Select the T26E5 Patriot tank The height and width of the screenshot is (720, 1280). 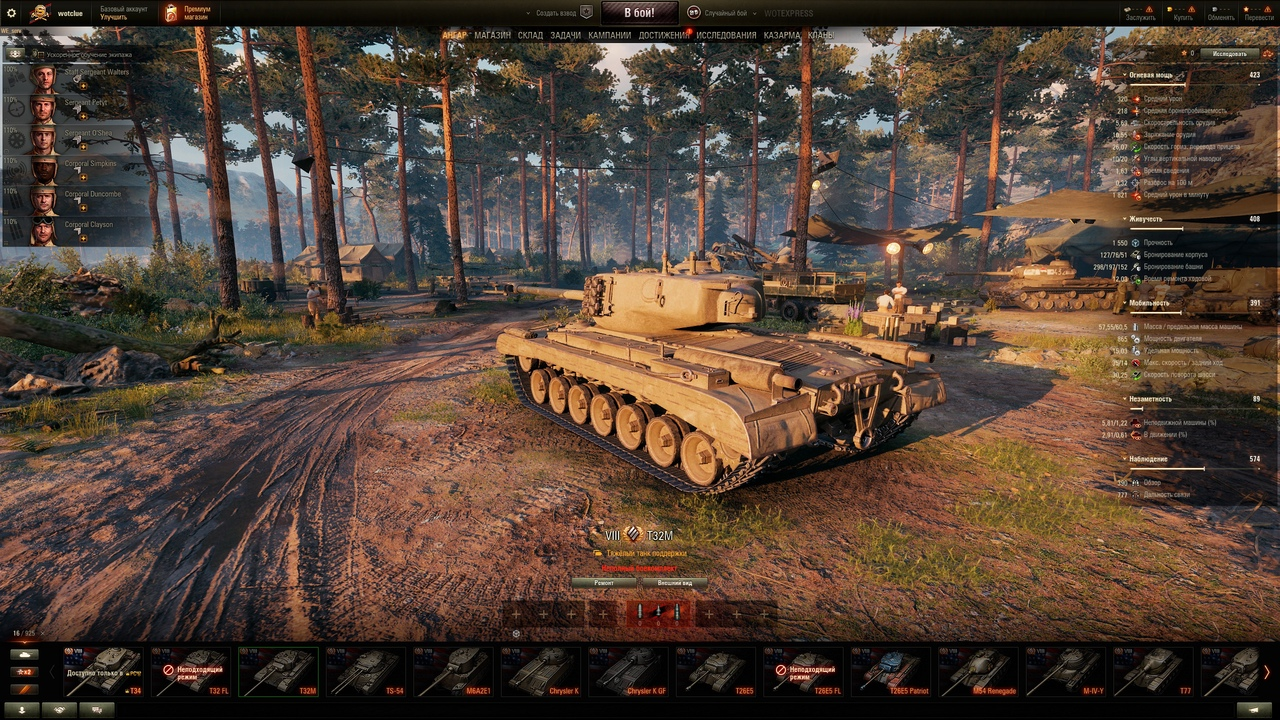[x=892, y=671]
